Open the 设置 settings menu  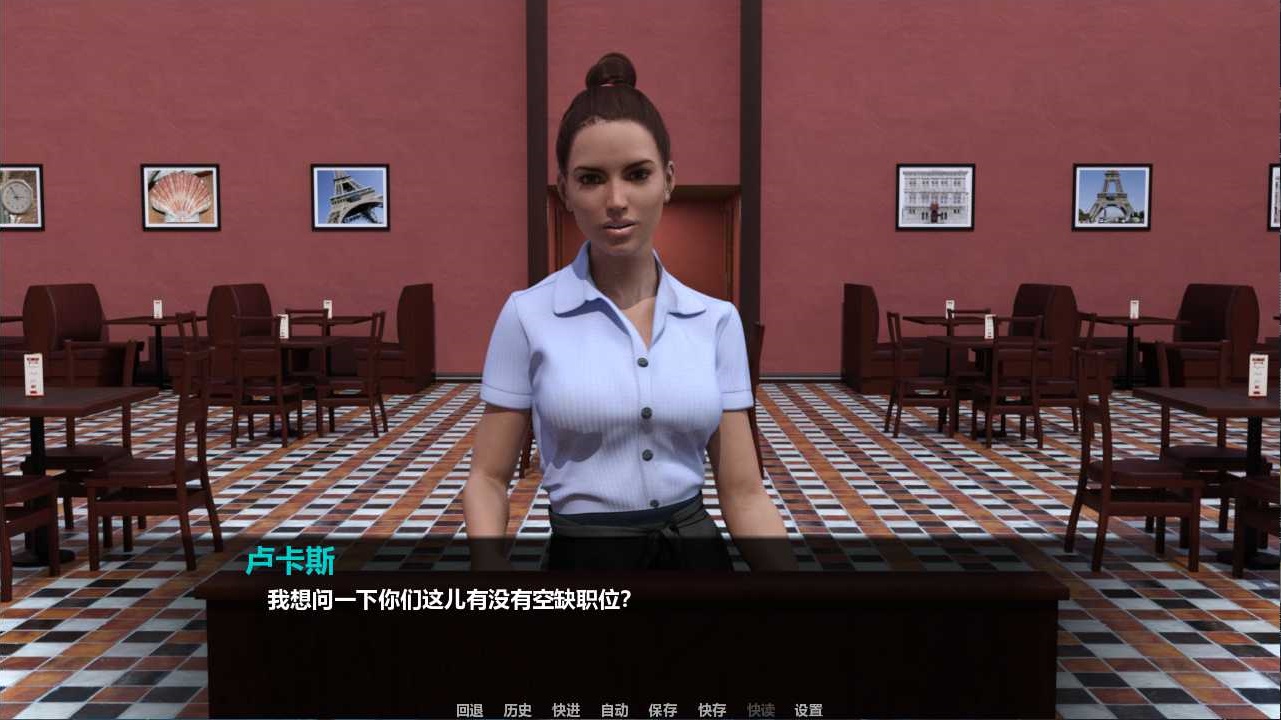[x=807, y=710]
